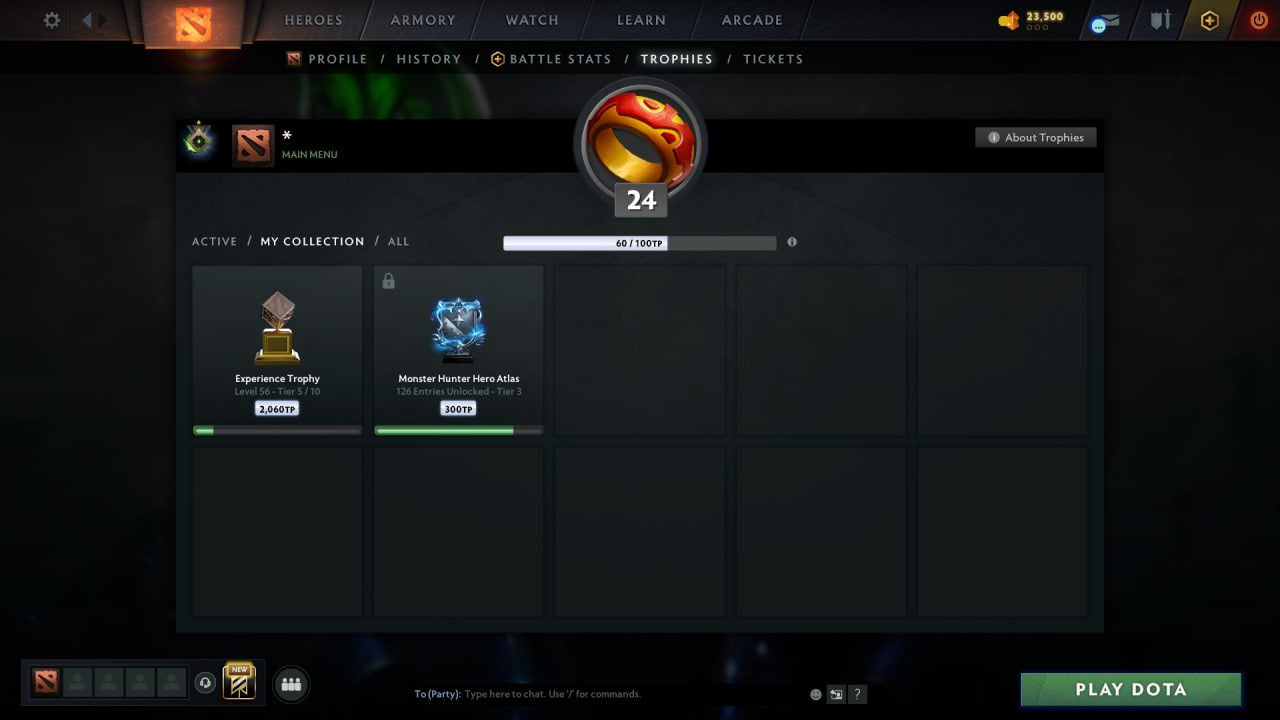Image resolution: width=1280 pixels, height=720 pixels.
Task: Select the MY COLLECTION filter
Action: pos(312,241)
